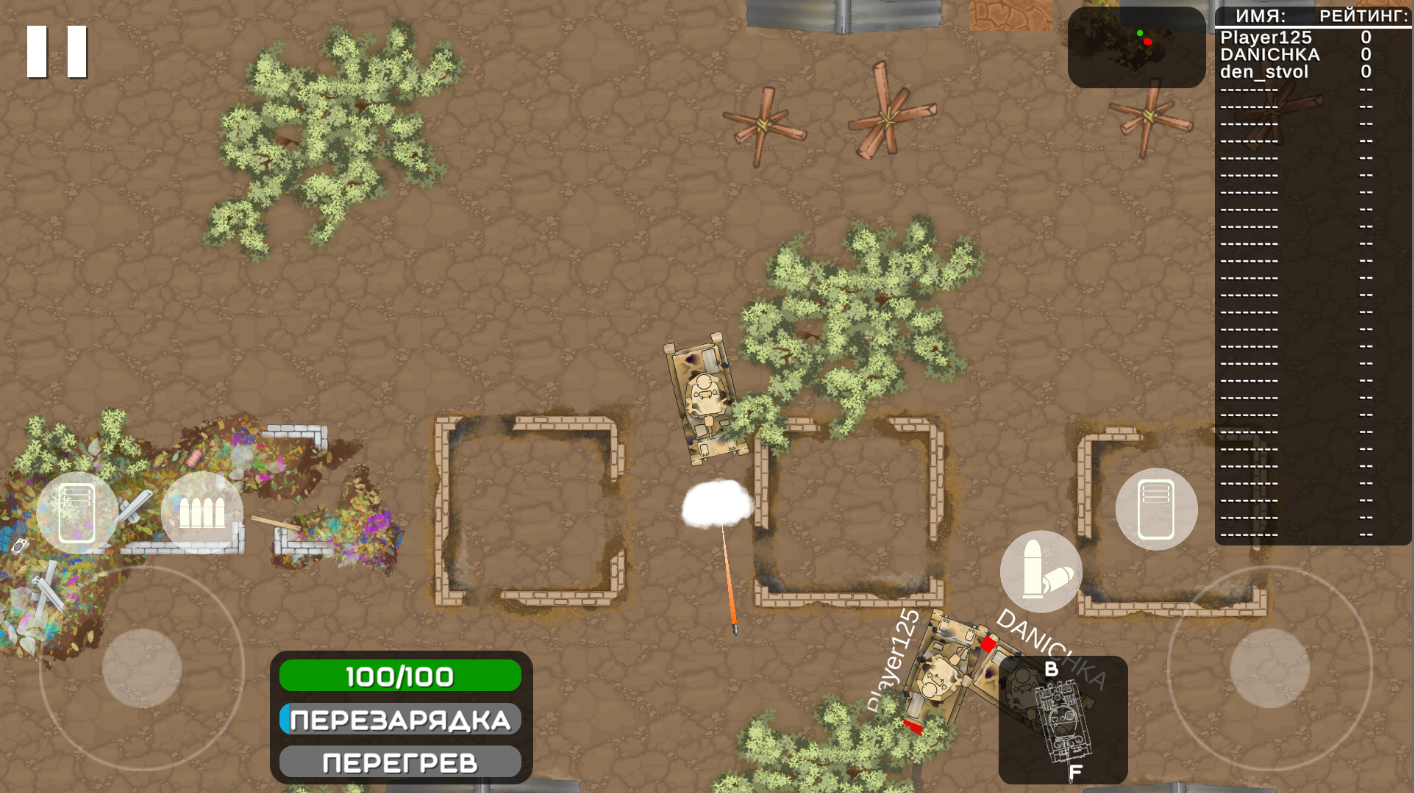
Task: Select the shell clip ammo icon on the left
Action: 202,512
